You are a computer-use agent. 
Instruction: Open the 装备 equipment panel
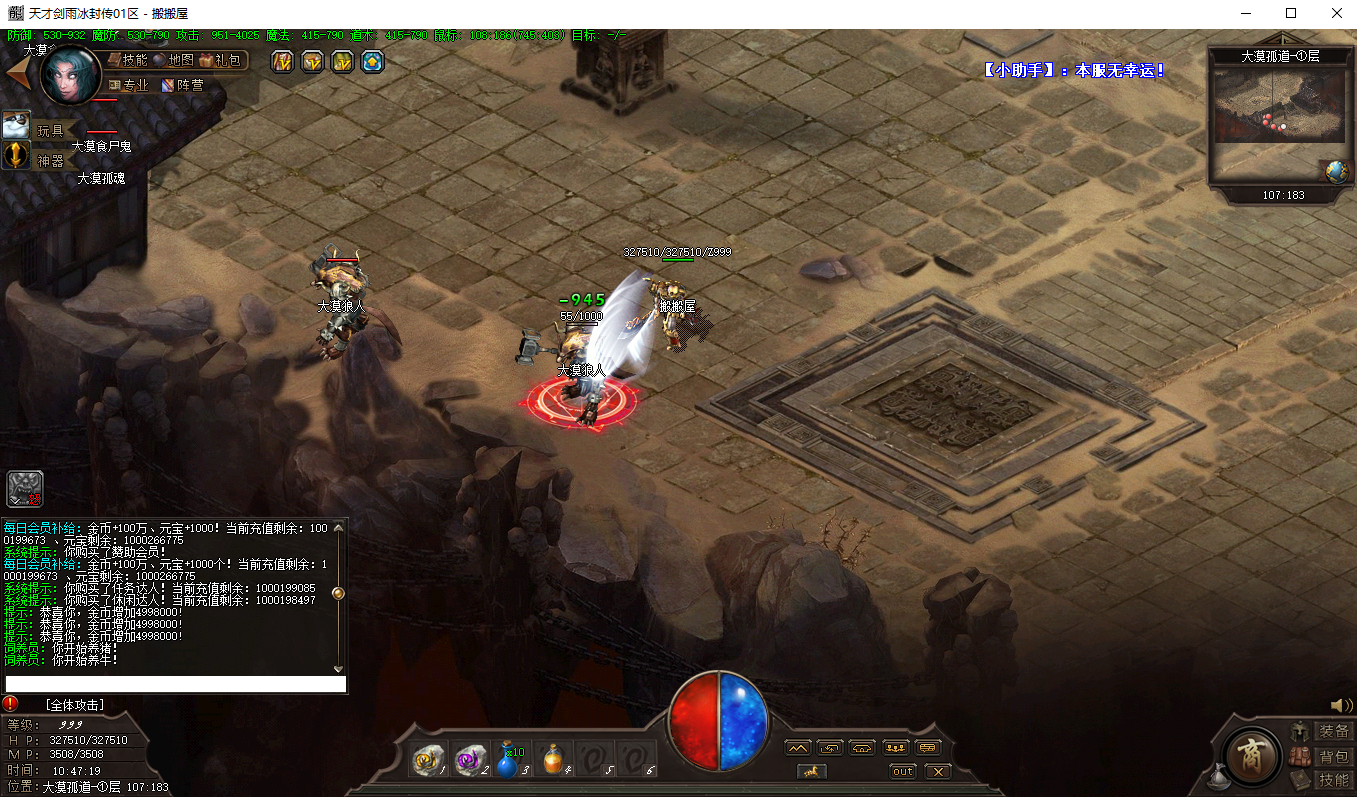1332,731
